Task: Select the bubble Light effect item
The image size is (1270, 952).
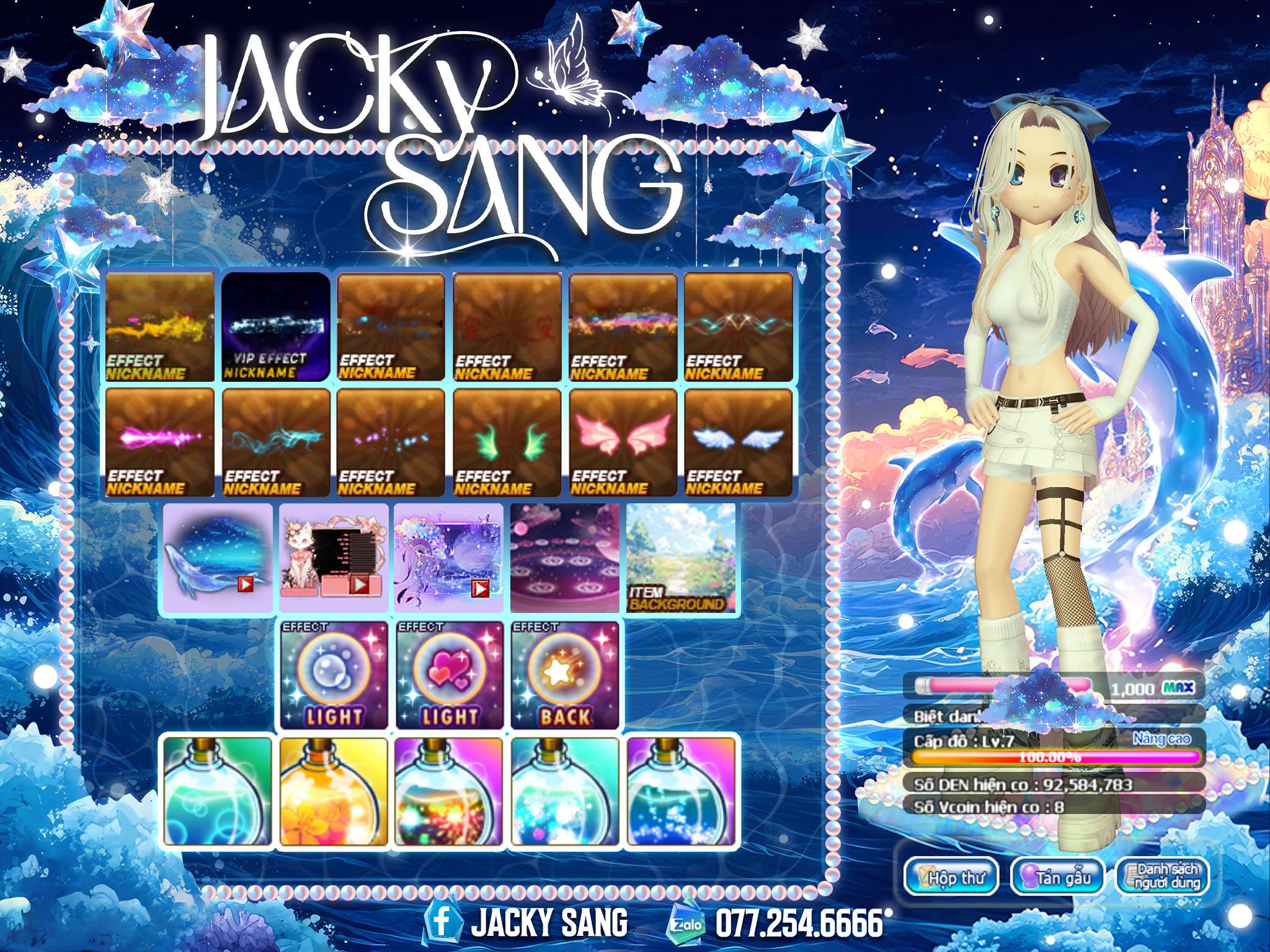Action: (x=334, y=675)
